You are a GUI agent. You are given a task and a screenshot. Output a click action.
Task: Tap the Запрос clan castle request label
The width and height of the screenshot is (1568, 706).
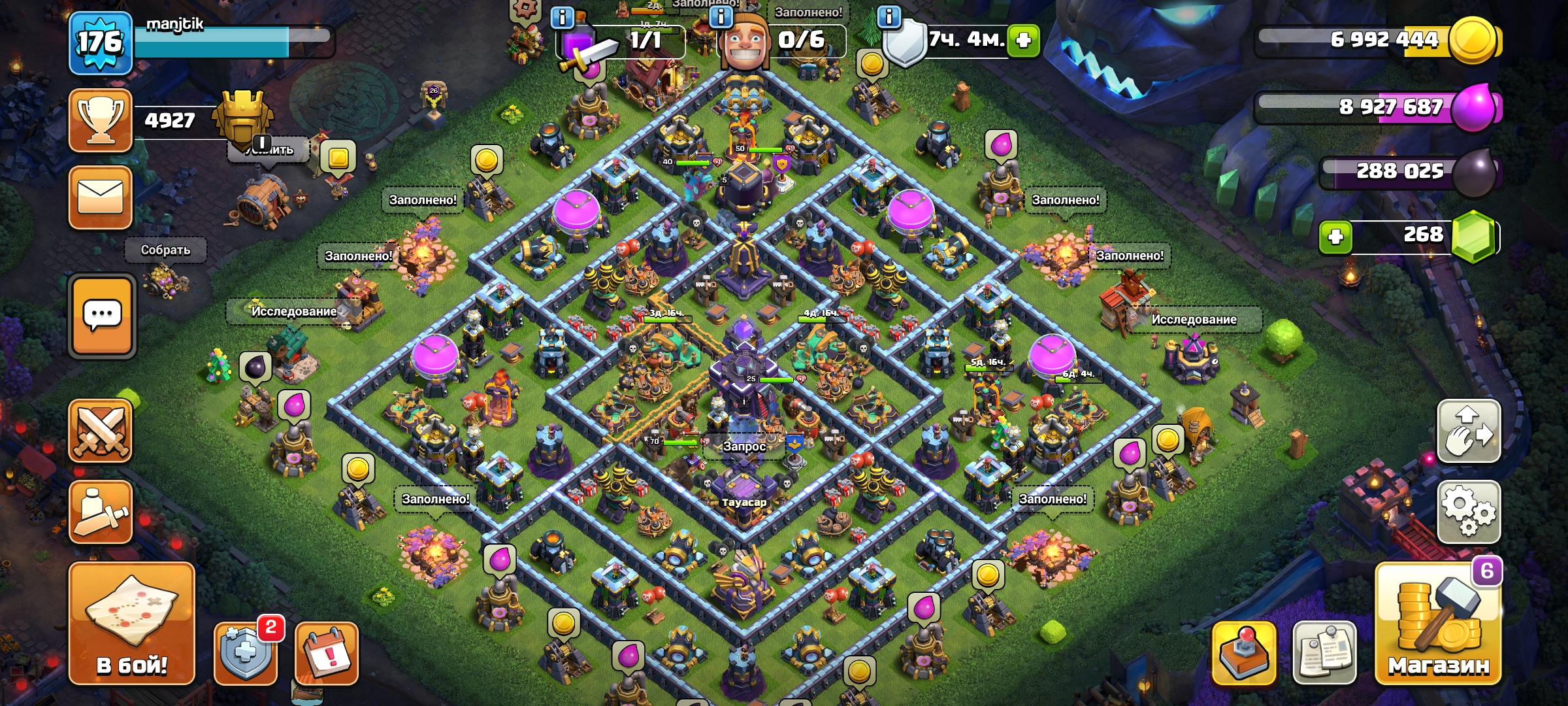(744, 446)
